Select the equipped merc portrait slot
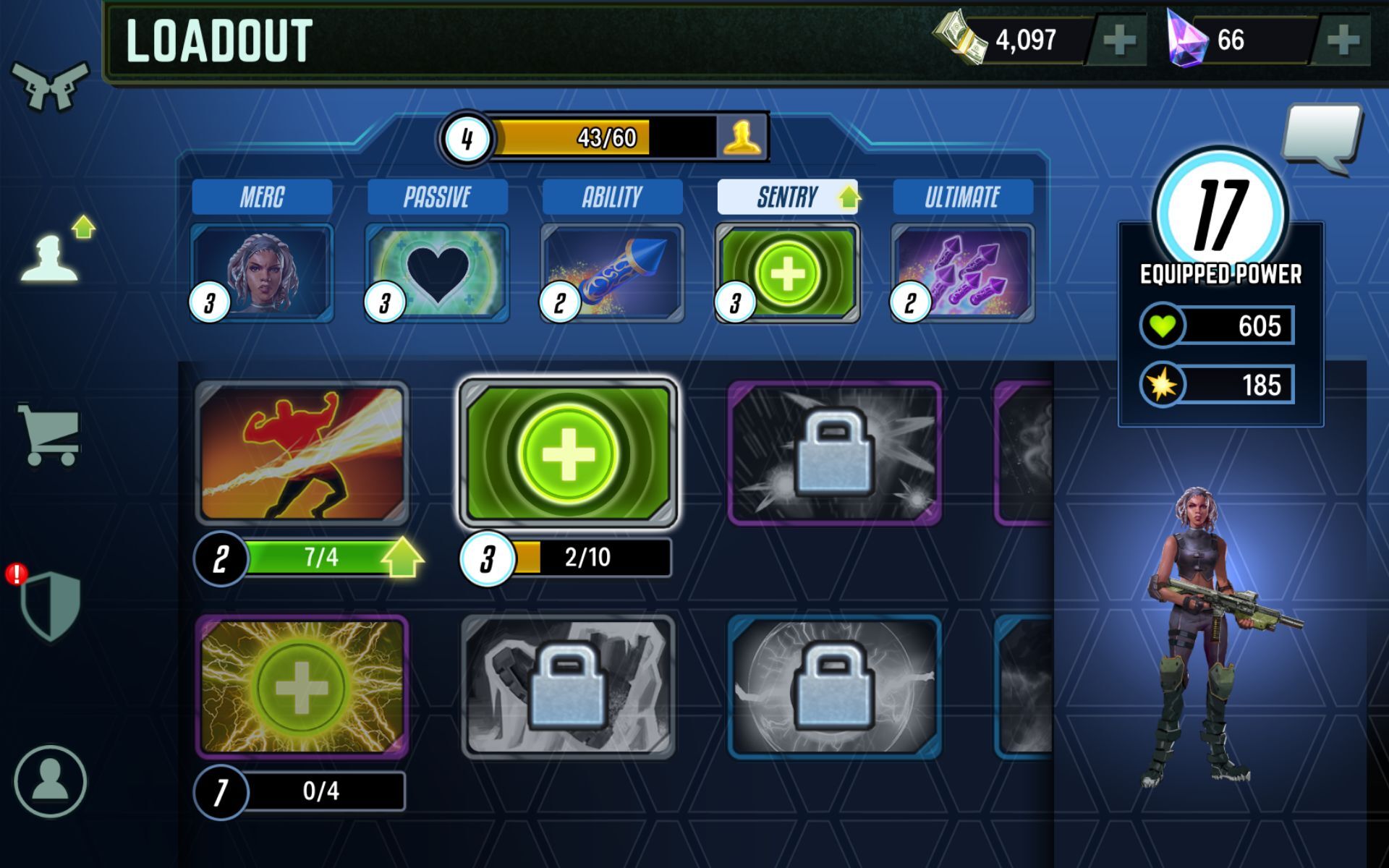The width and height of the screenshot is (1389, 868). tap(262, 273)
